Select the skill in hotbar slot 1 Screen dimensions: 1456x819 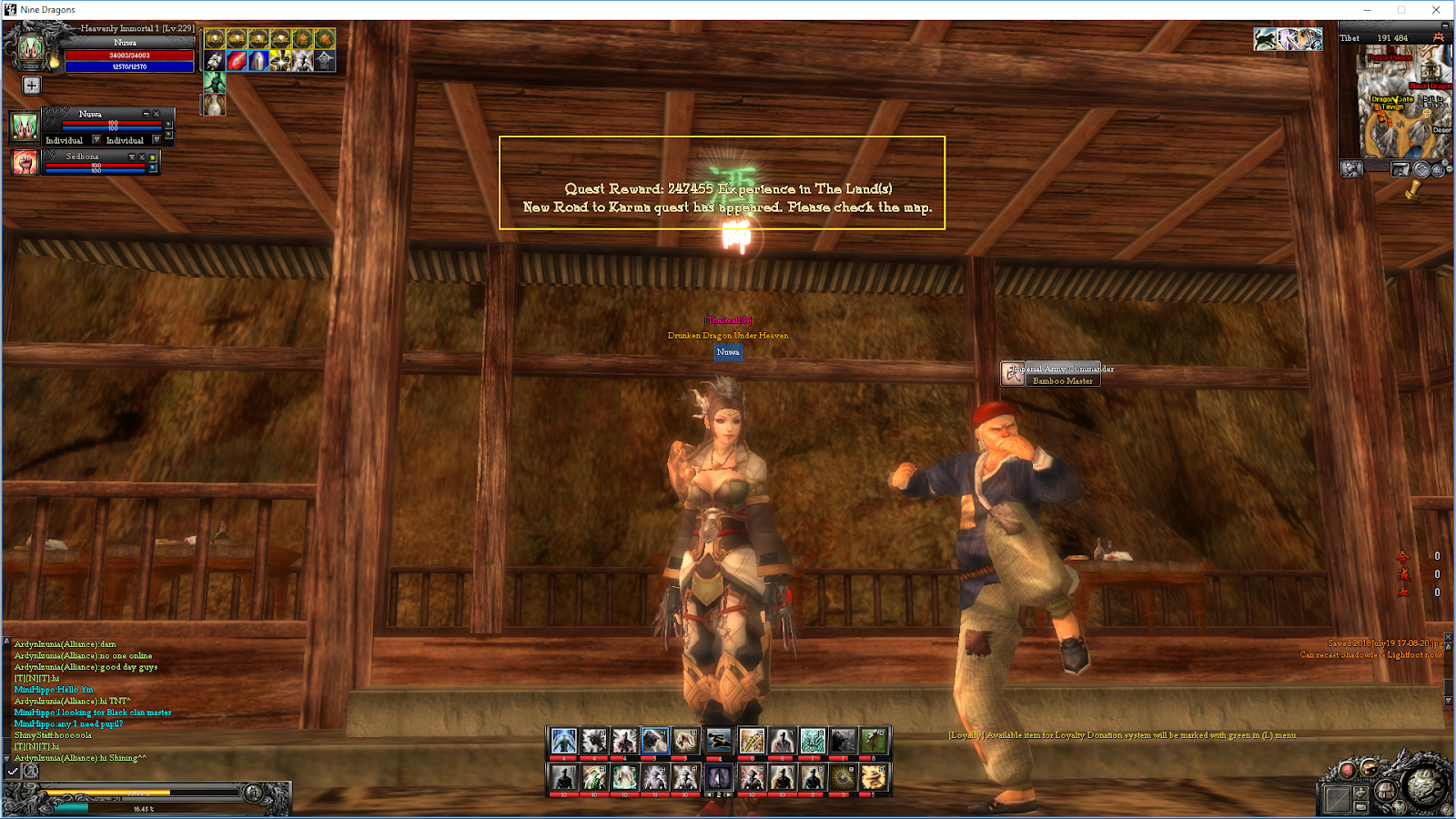(562, 741)
